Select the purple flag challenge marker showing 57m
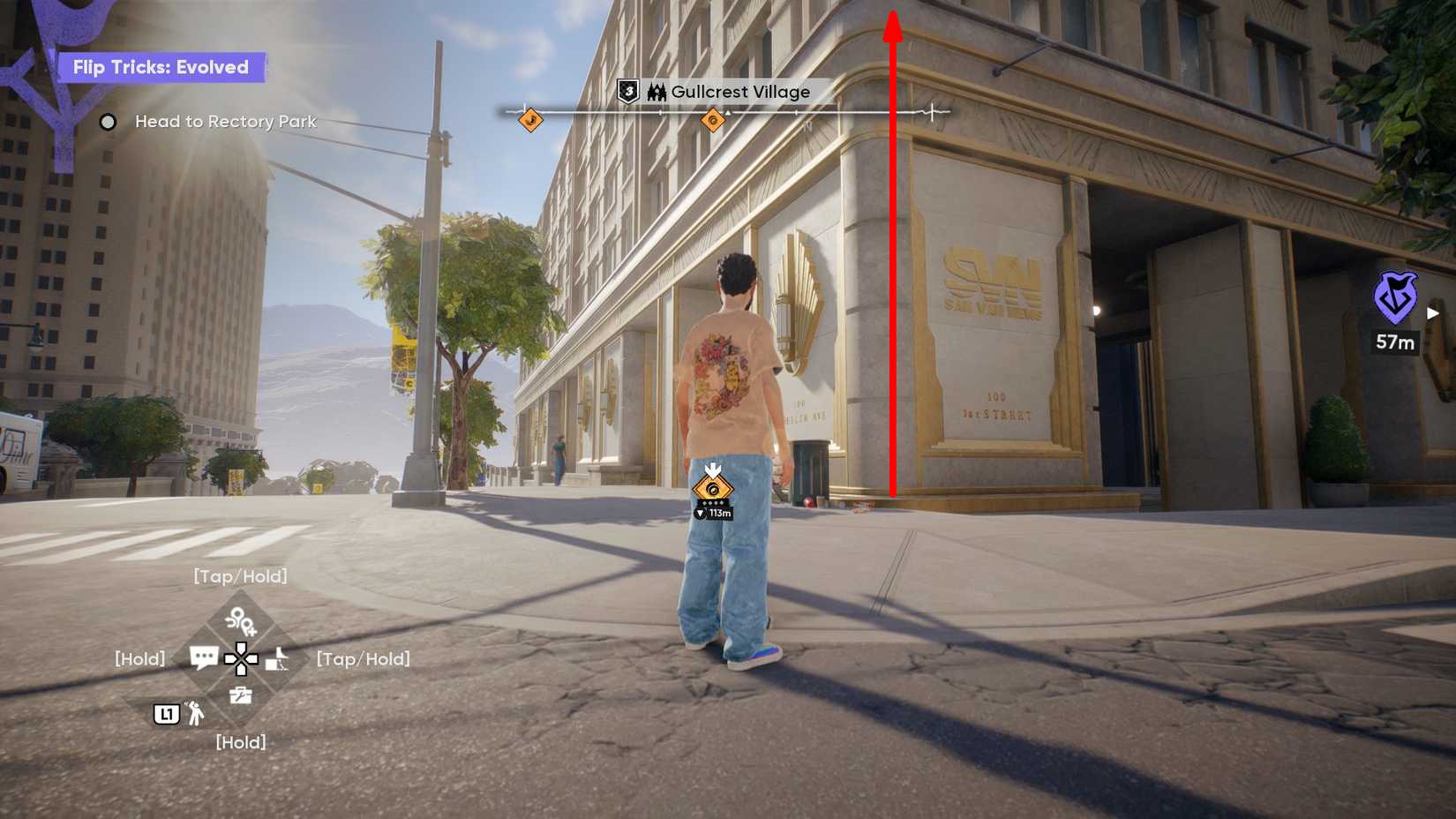Viewport: 1456px width, 819px height. (1395, 298)
